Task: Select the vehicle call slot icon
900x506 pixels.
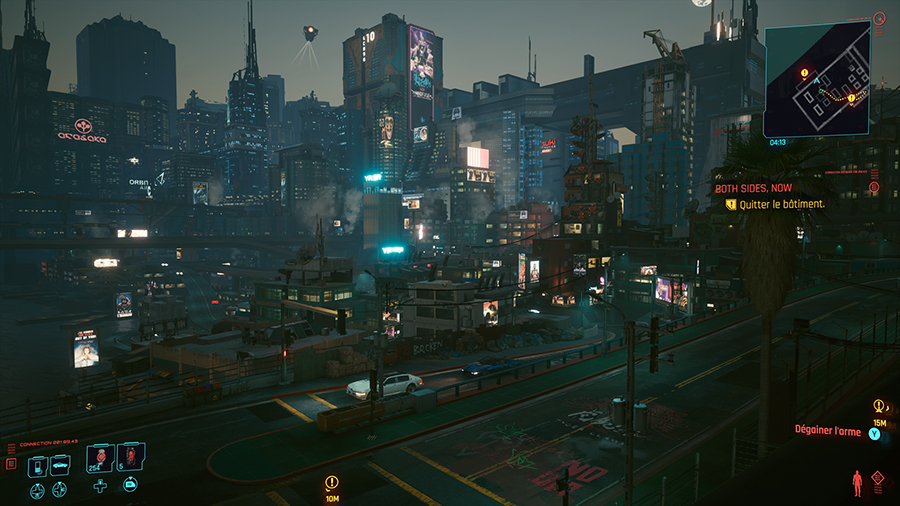Action: point(60,465)
